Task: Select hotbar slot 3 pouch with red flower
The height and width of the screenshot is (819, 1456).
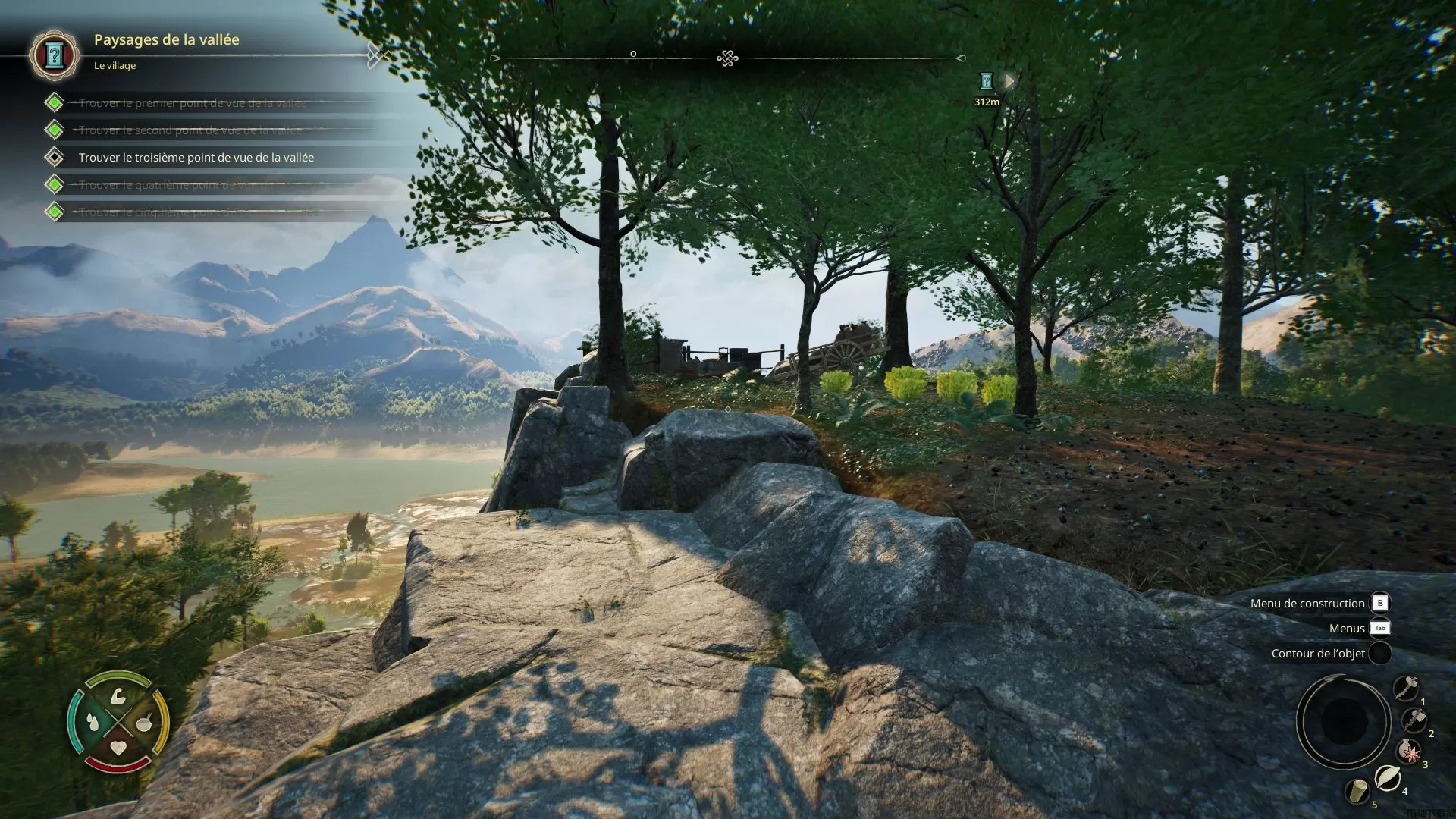Action: click(x=1409, y=752)
